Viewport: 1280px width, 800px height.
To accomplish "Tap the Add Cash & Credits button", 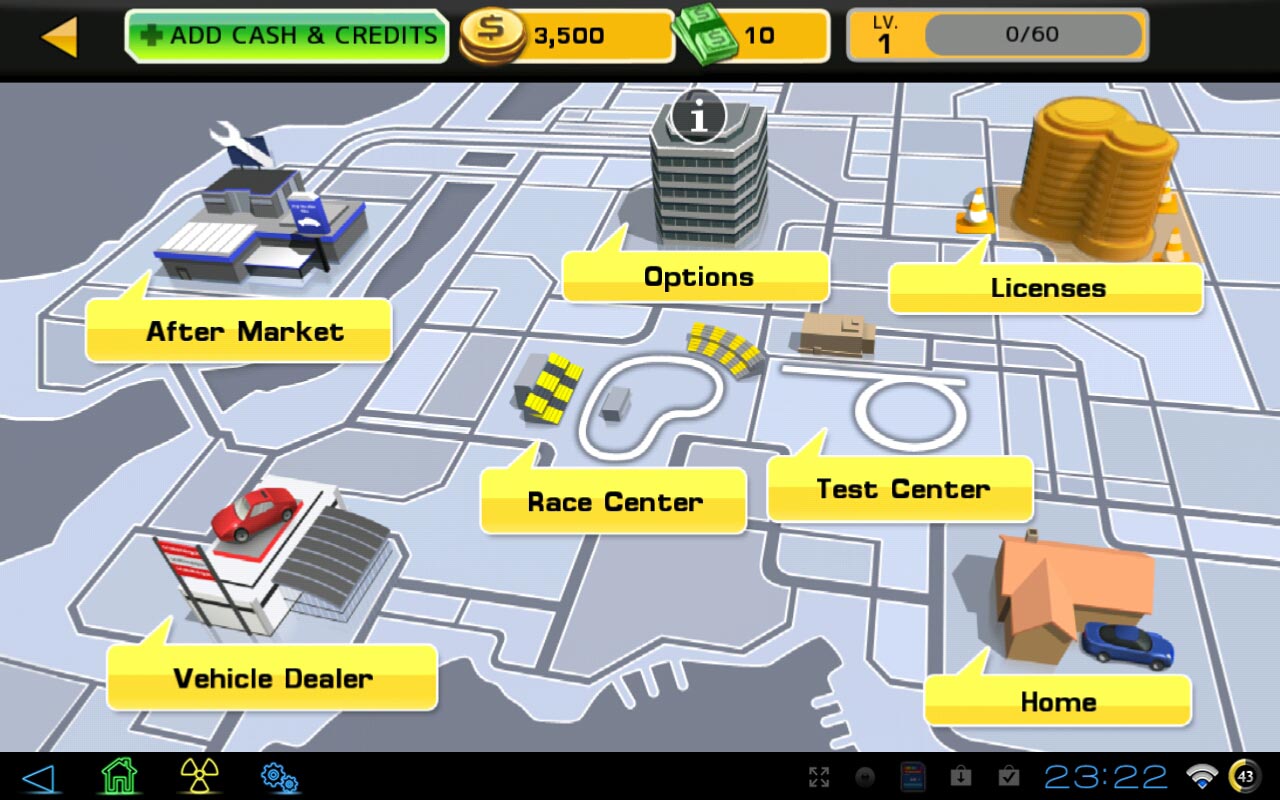I will (x=286, y=36).
